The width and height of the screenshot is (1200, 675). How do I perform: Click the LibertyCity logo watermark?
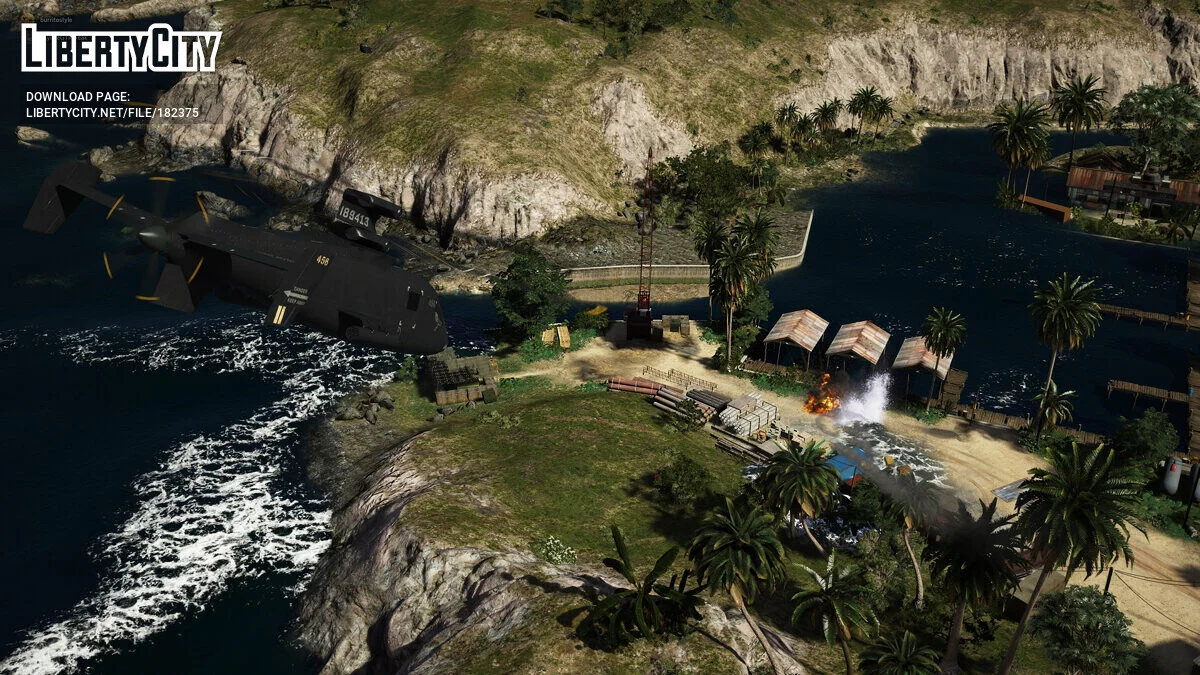[121, 48]
